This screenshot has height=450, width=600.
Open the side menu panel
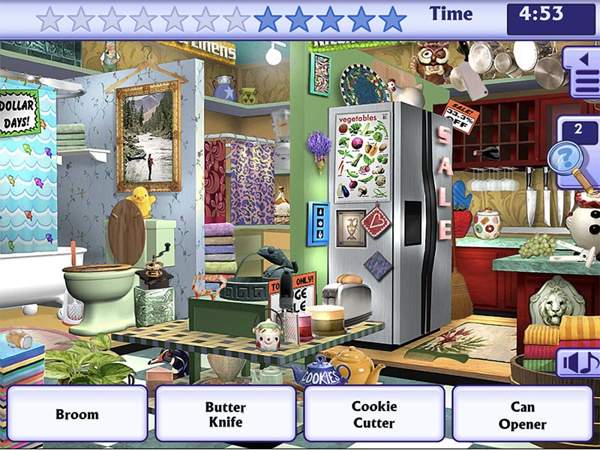[x=581, y=74]
